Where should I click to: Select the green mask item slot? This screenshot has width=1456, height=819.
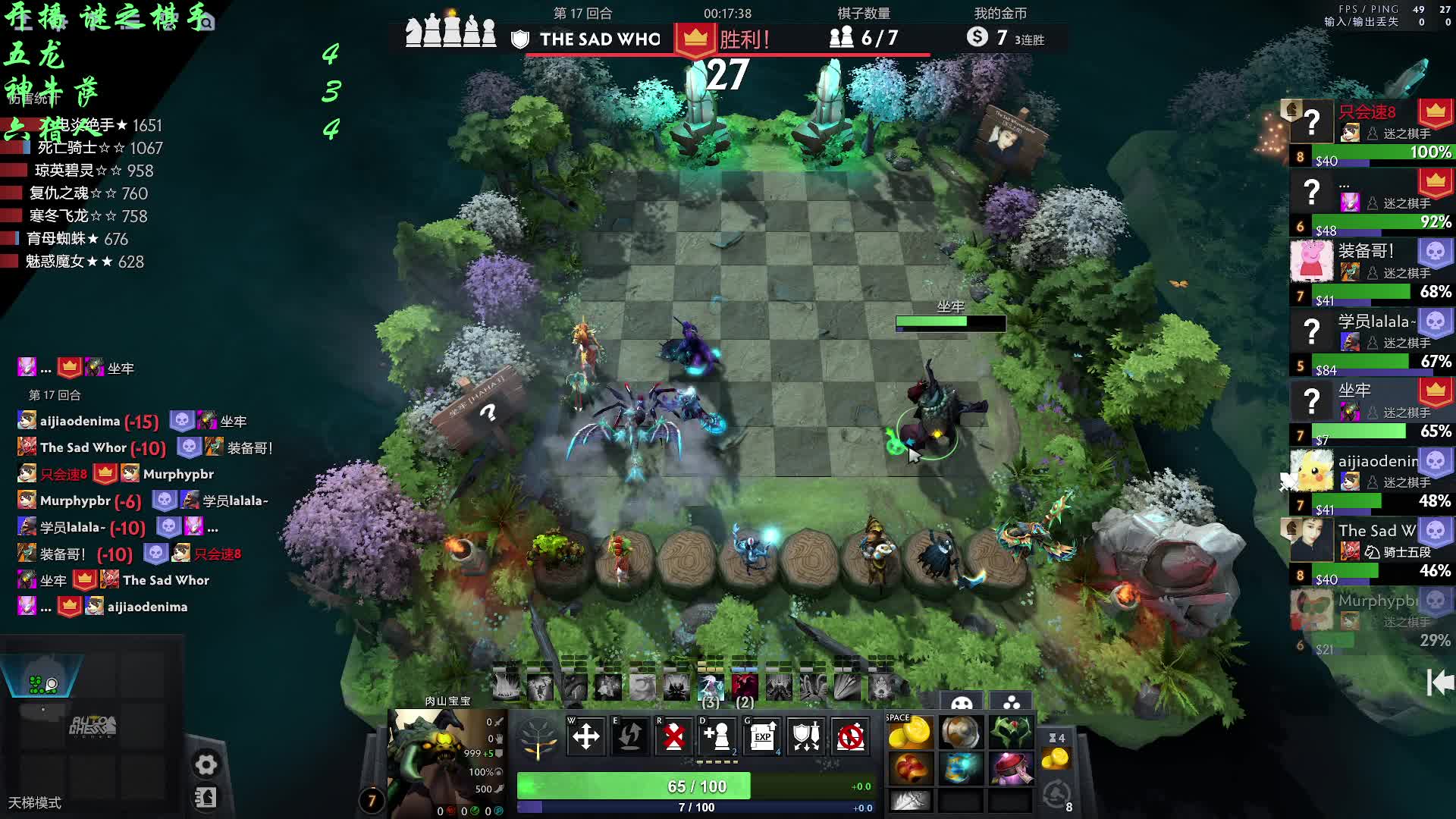click(x=1010, y=733)
